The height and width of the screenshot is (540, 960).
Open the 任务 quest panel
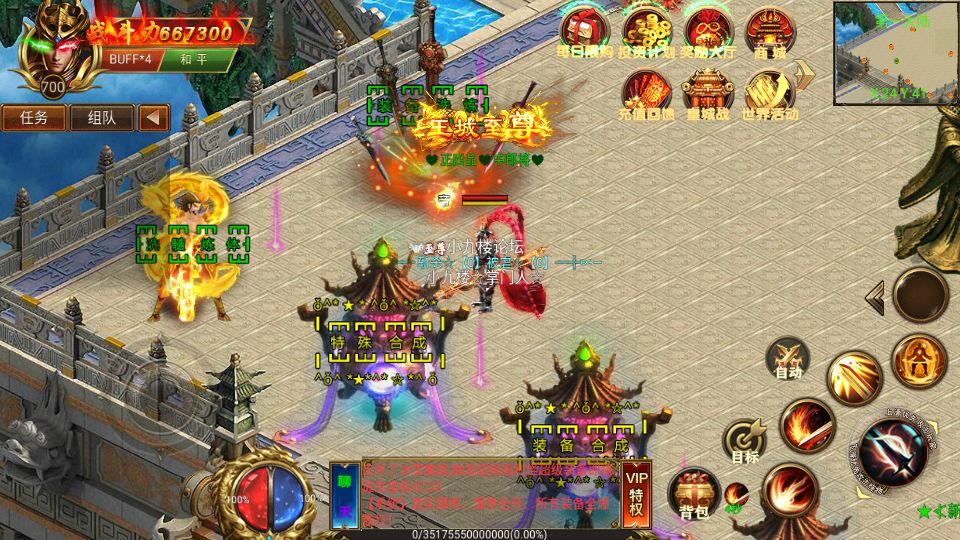pos(34,117)
